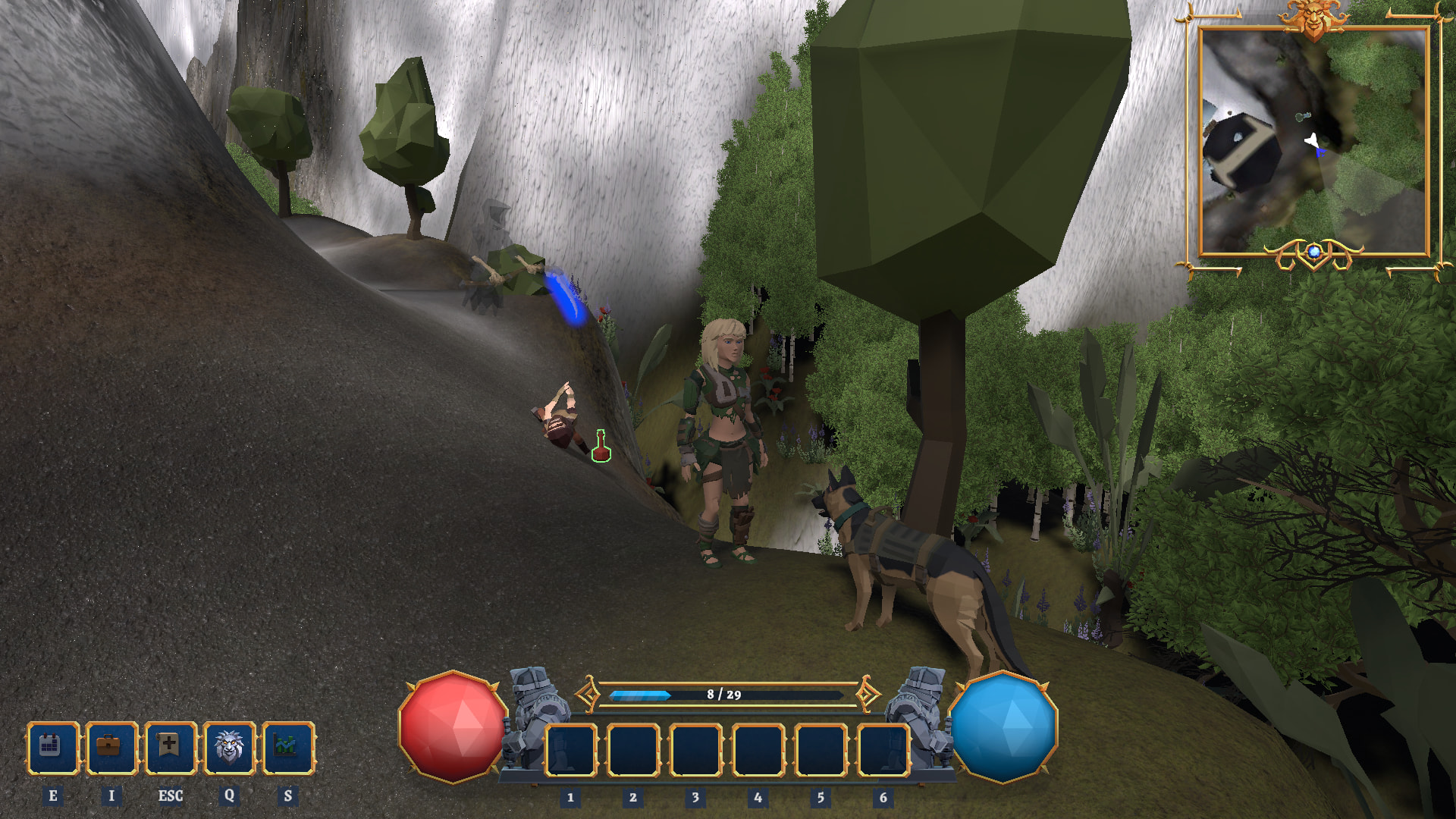Select the silver lion head icon
Screen dimensions: 1456x819
tap(229, 748)
